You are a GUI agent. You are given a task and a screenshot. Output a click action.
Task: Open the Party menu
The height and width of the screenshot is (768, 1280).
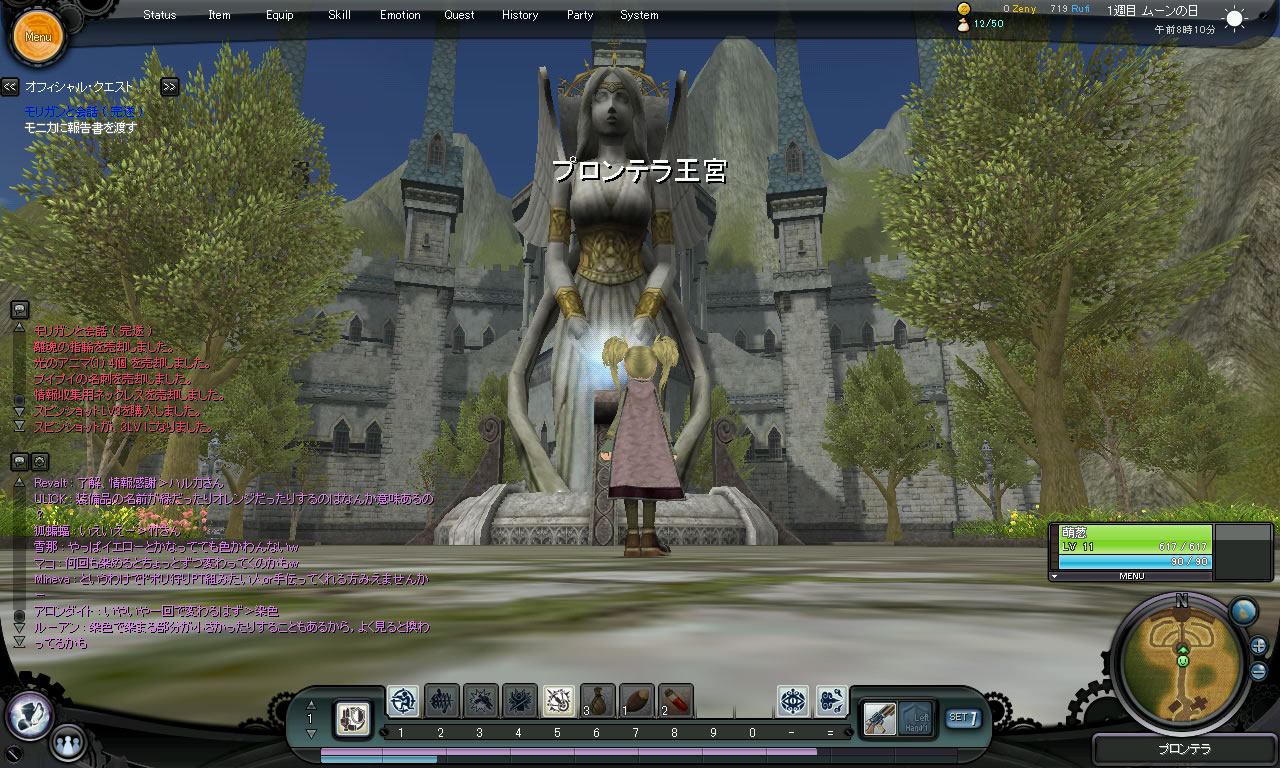click(580, 15)
